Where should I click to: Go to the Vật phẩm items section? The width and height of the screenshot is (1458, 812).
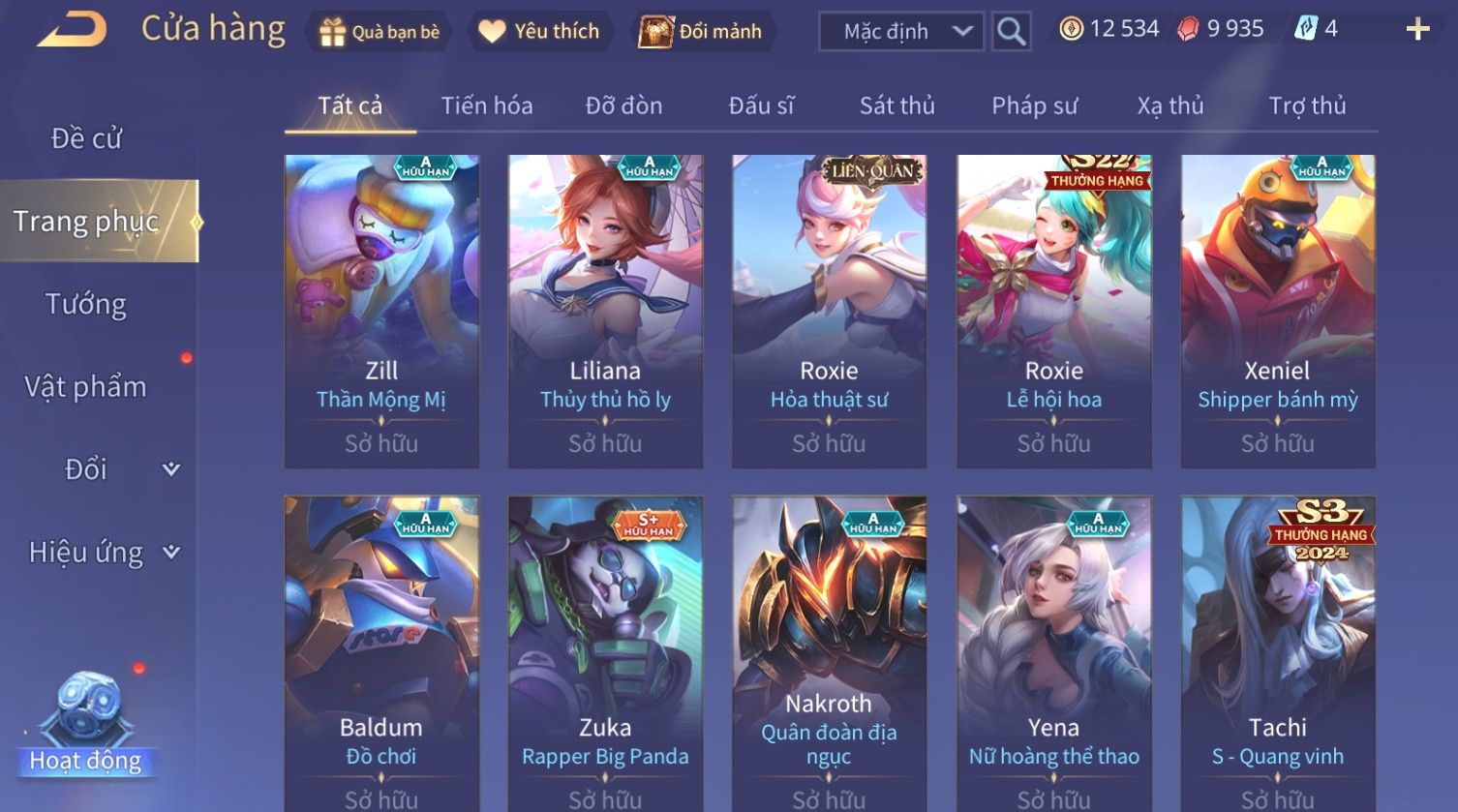[86, 387]
